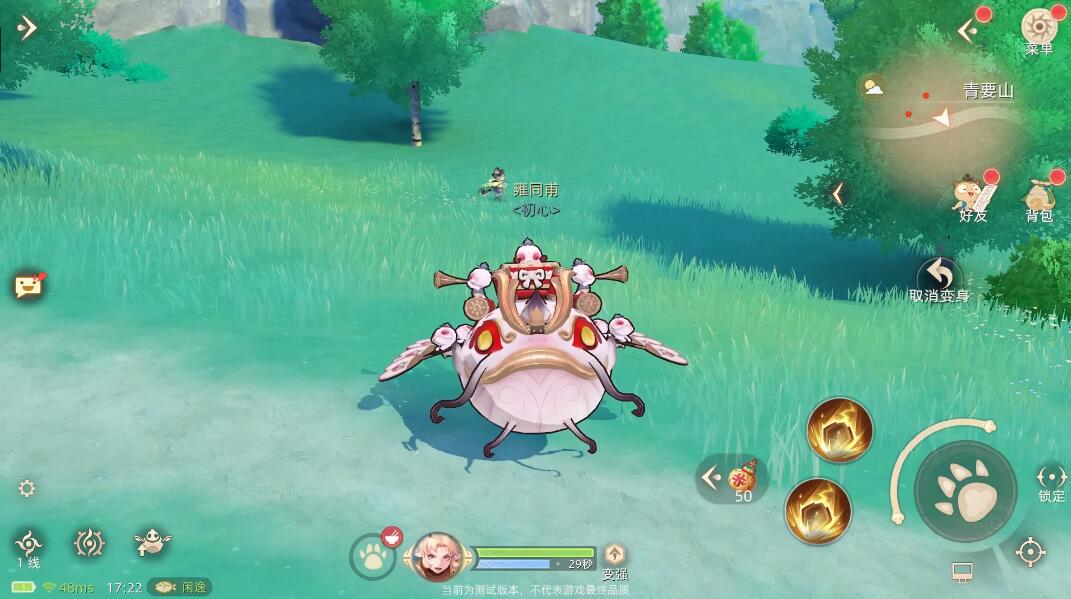Open the gear settings icon

[x=27, y=488]
